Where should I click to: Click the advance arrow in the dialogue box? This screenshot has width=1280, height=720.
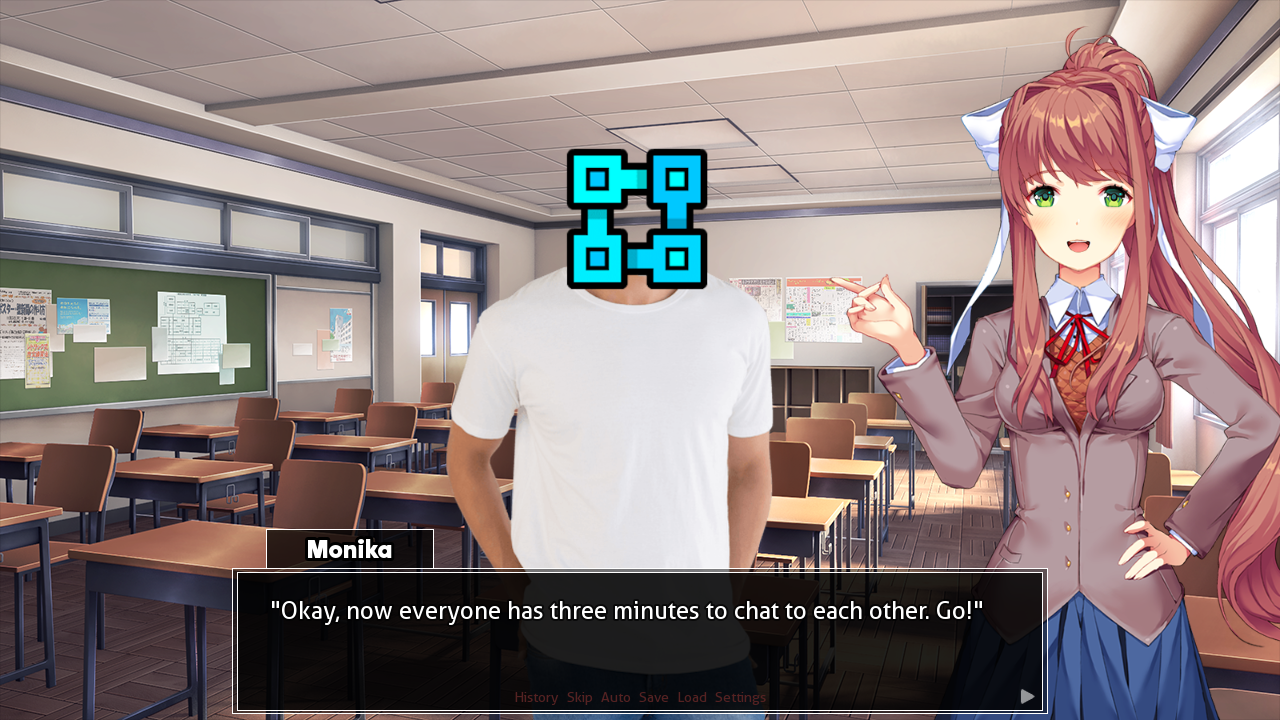pyautogui.click(x=1029, y=696)
